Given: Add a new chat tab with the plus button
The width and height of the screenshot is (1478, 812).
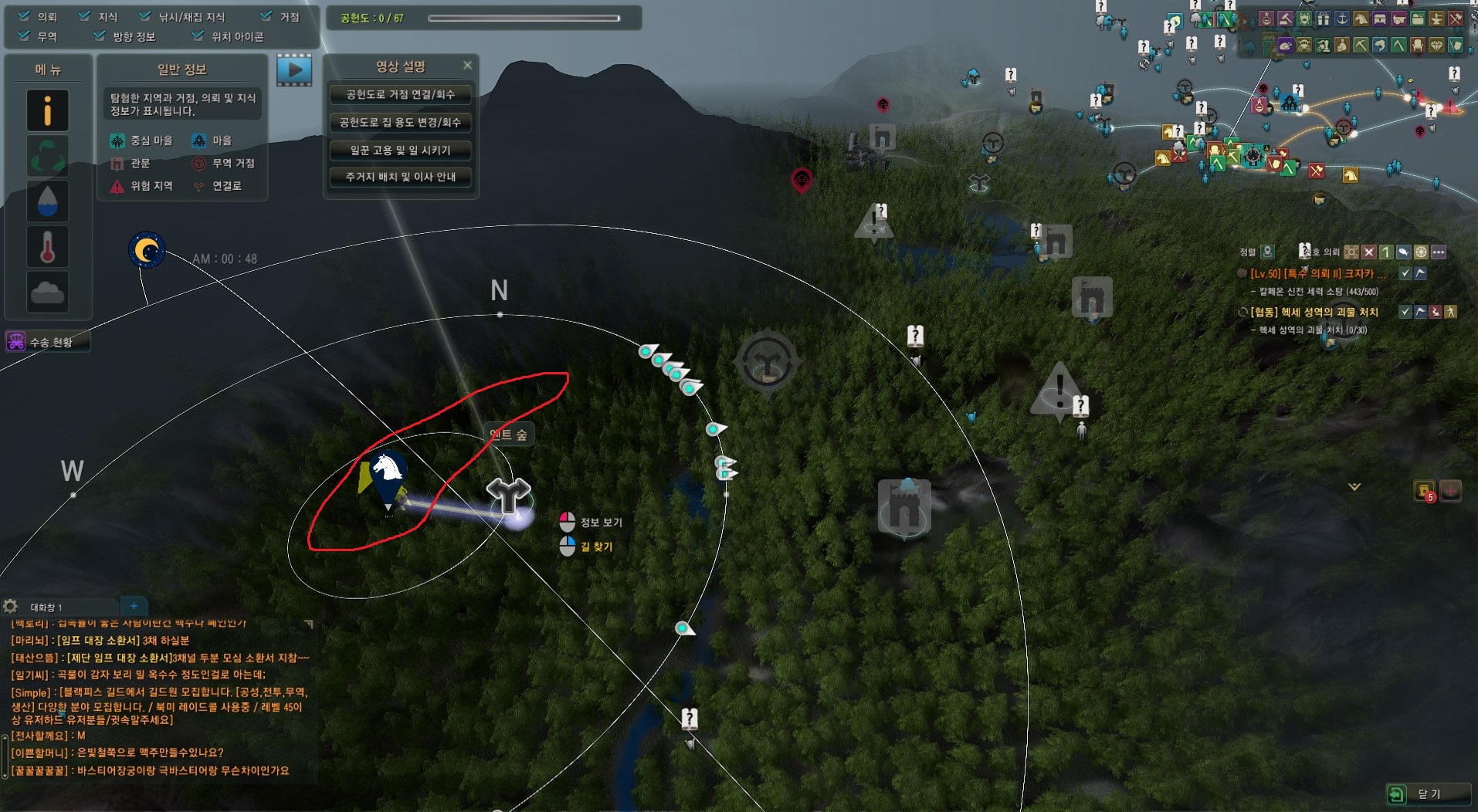Looking at the screenshot, I should coord(134,607).
